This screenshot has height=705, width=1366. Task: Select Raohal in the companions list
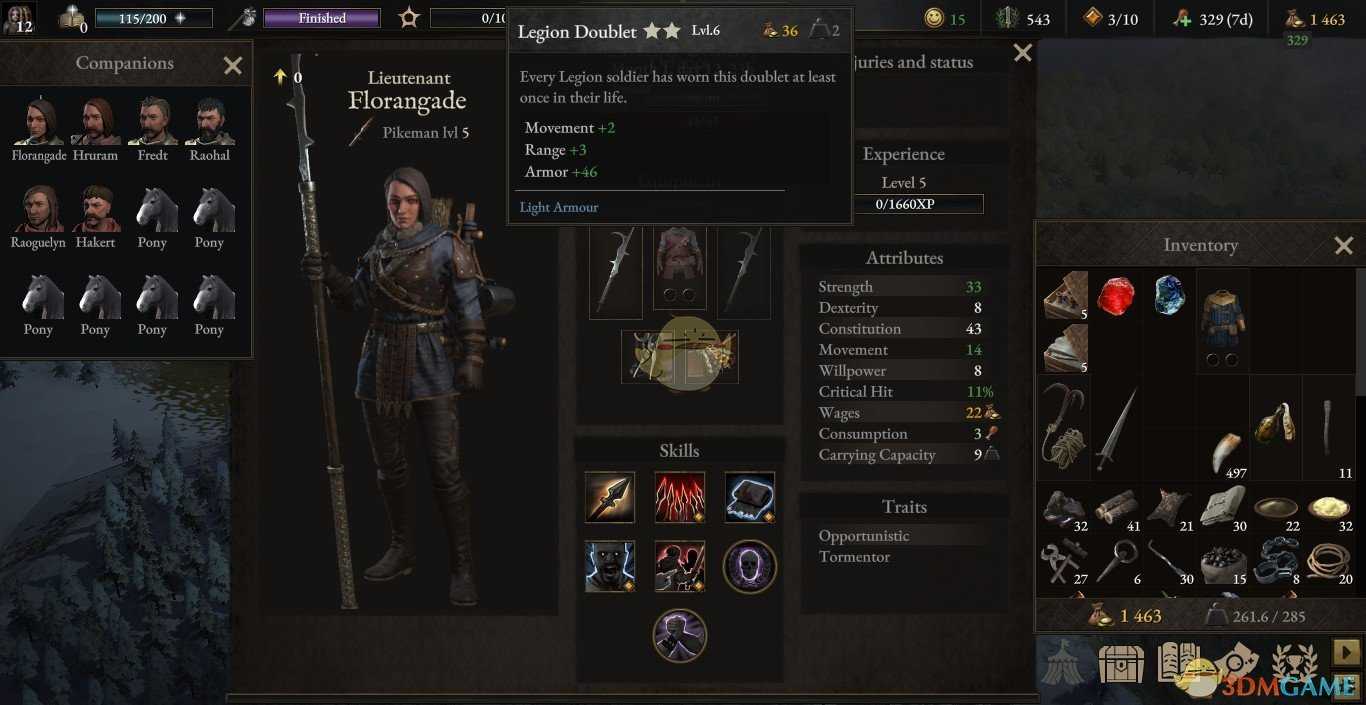209,122
